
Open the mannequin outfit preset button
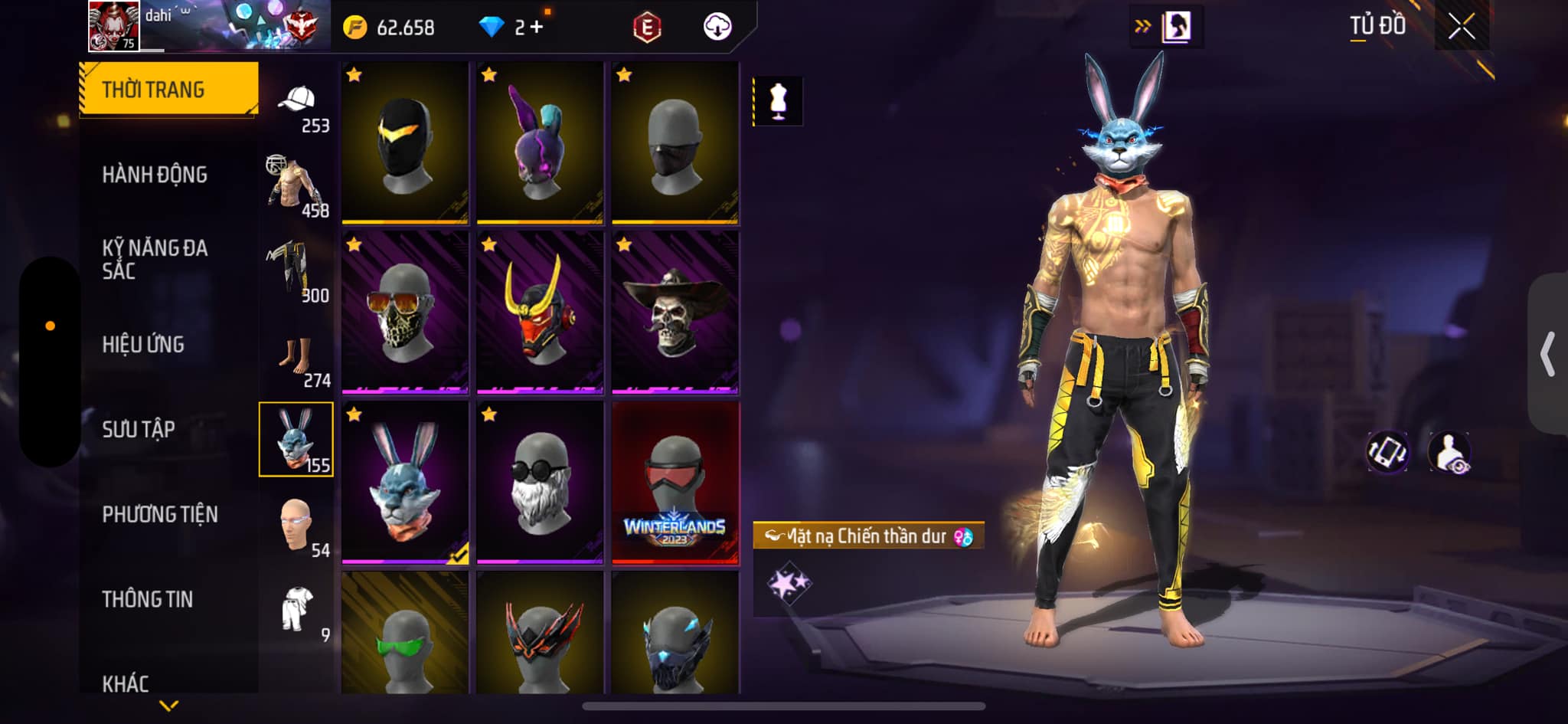778,101
